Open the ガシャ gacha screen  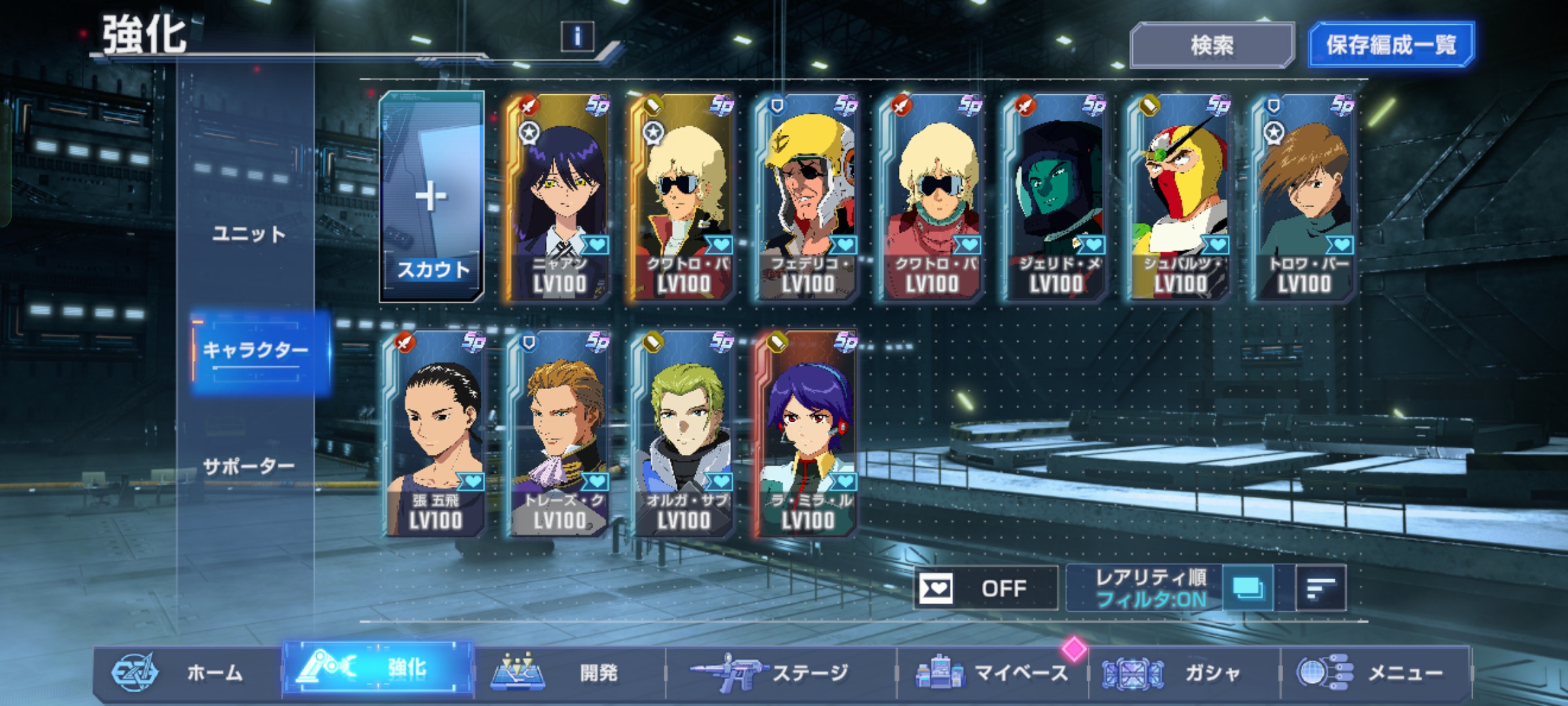tap(1184, 672)
